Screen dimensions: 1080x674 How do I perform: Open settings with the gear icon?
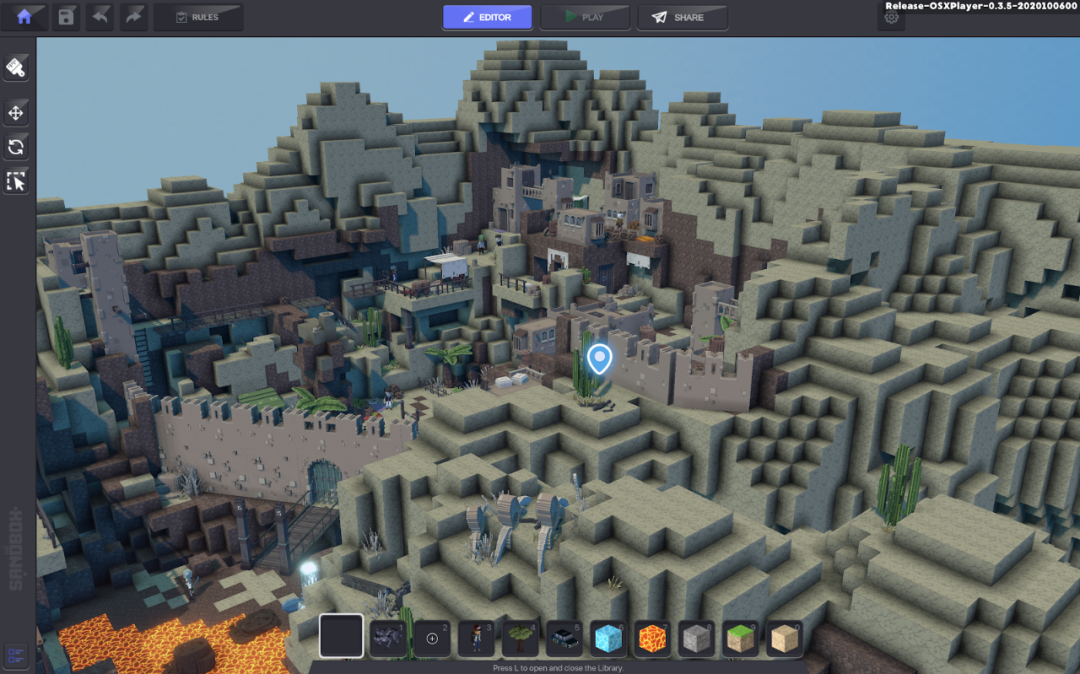(891, 18)
